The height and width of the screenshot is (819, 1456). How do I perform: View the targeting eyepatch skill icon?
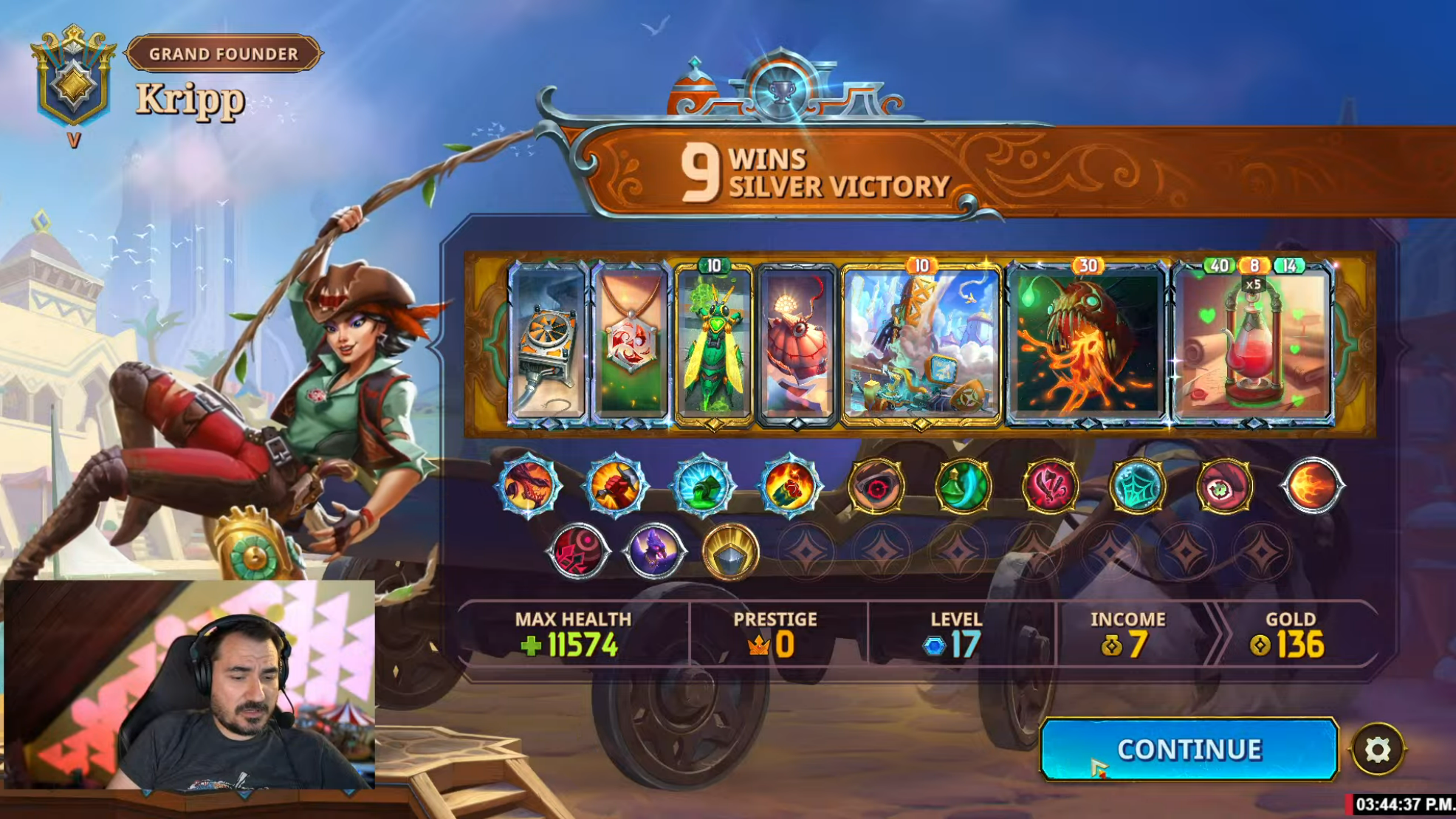point(876,486)
